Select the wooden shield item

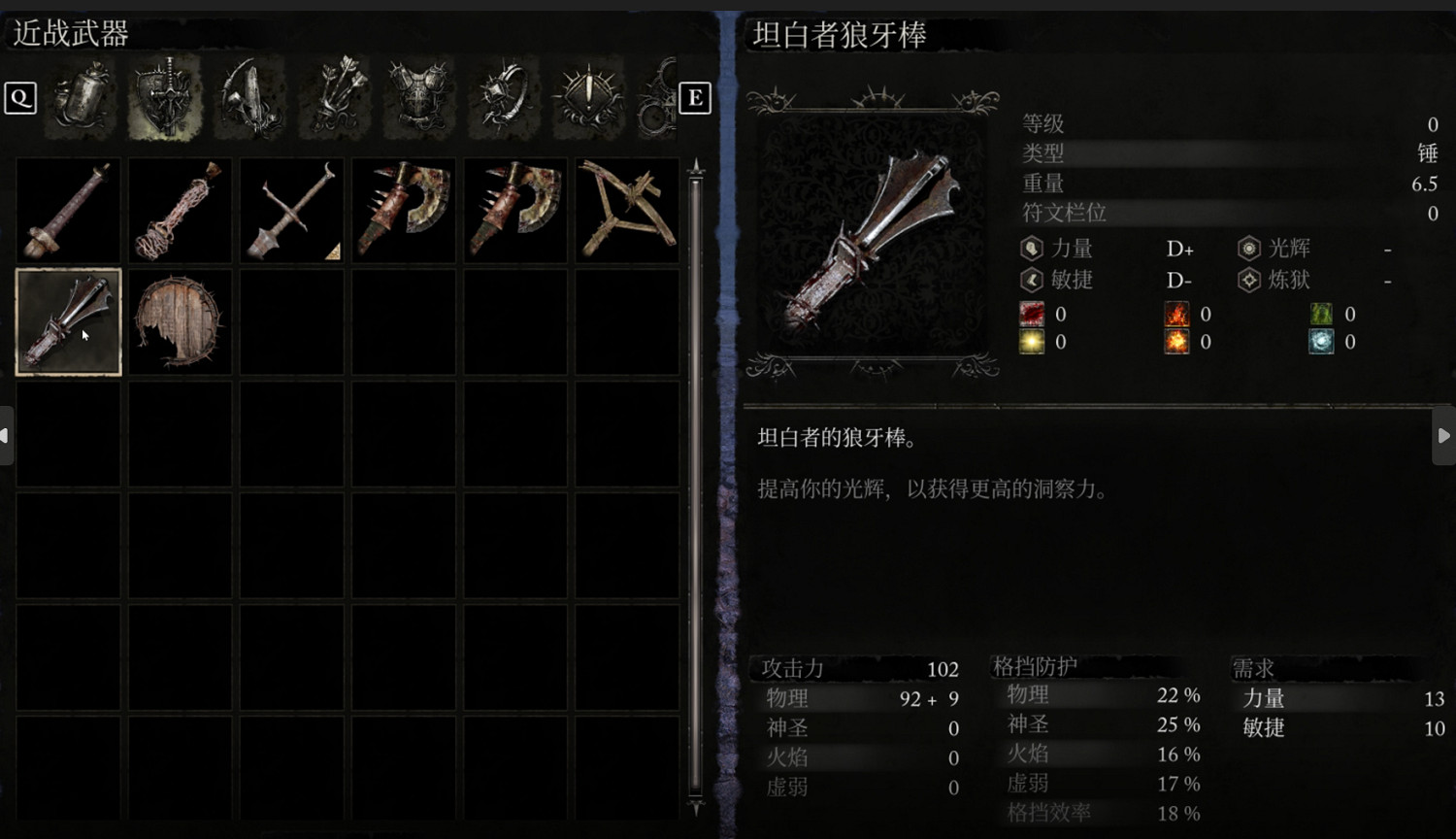pos(179,320)
